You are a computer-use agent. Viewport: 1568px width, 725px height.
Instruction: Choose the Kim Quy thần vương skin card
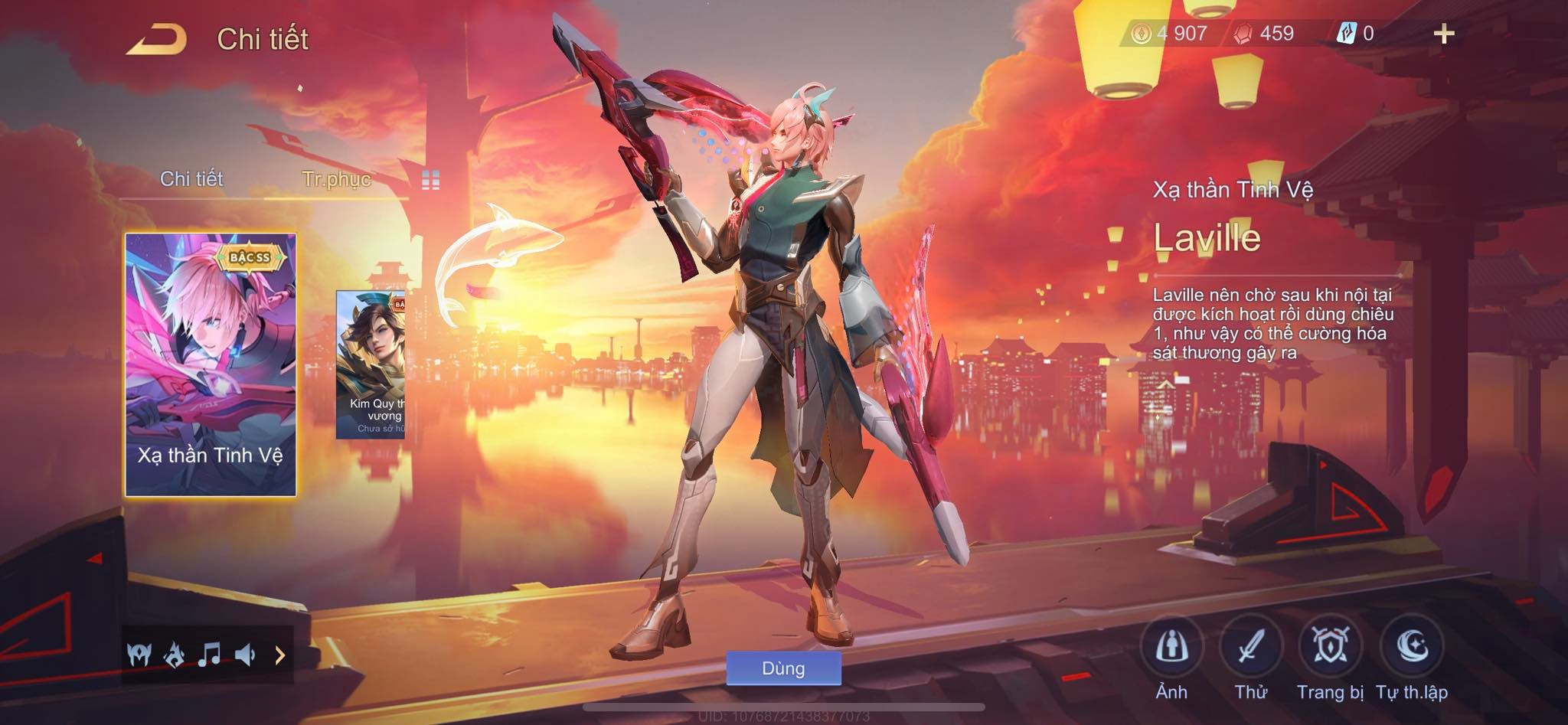tap(371, 364)
